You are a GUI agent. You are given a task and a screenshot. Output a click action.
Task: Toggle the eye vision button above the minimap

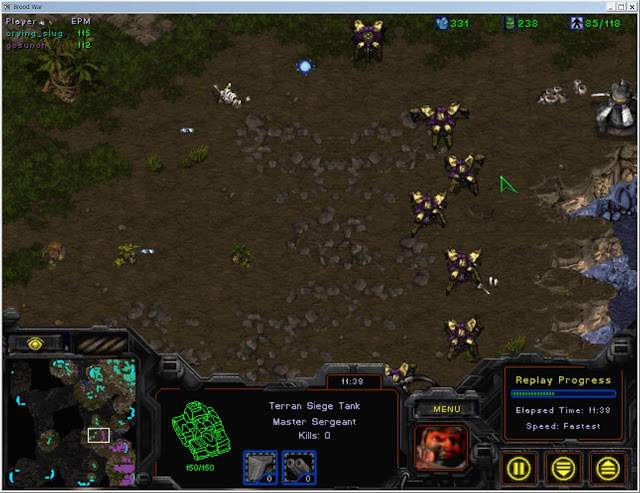coord(33,343)
